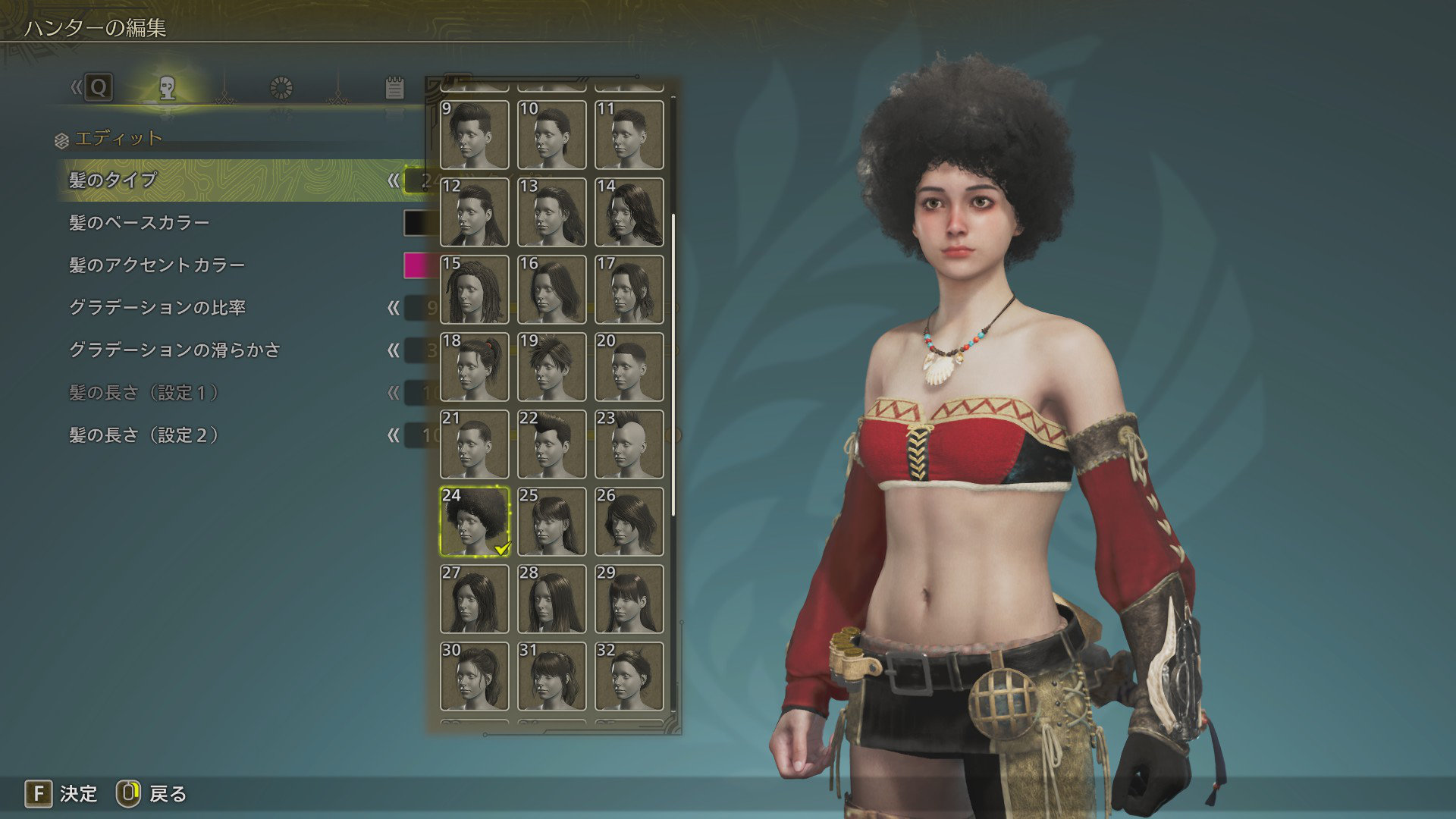Select the afro hairstyle number 24
Viewport: 1456px width, 819px height.
(475, 522)
